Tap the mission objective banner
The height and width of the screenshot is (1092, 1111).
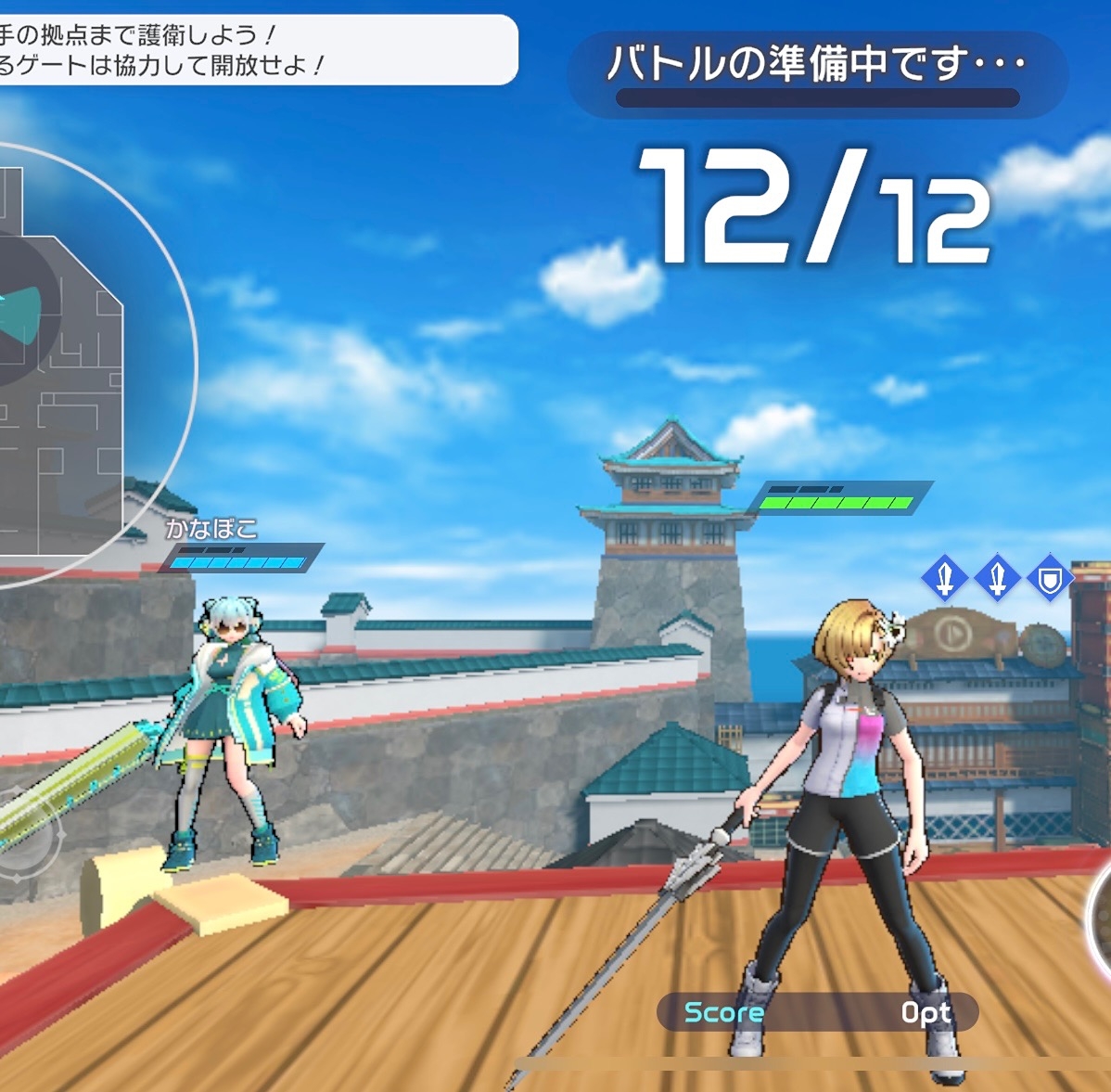click(250, 50)
